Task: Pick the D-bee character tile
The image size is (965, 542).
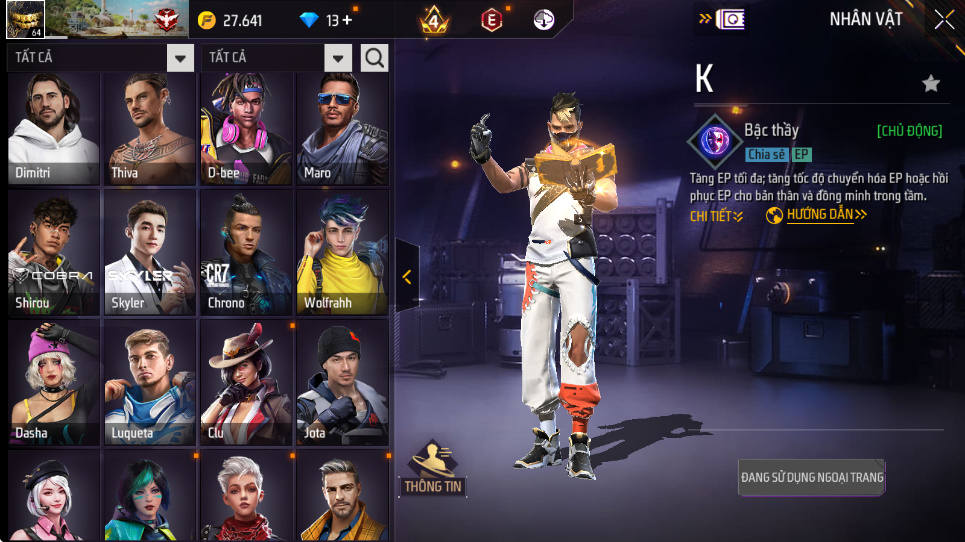Action: 246,129
